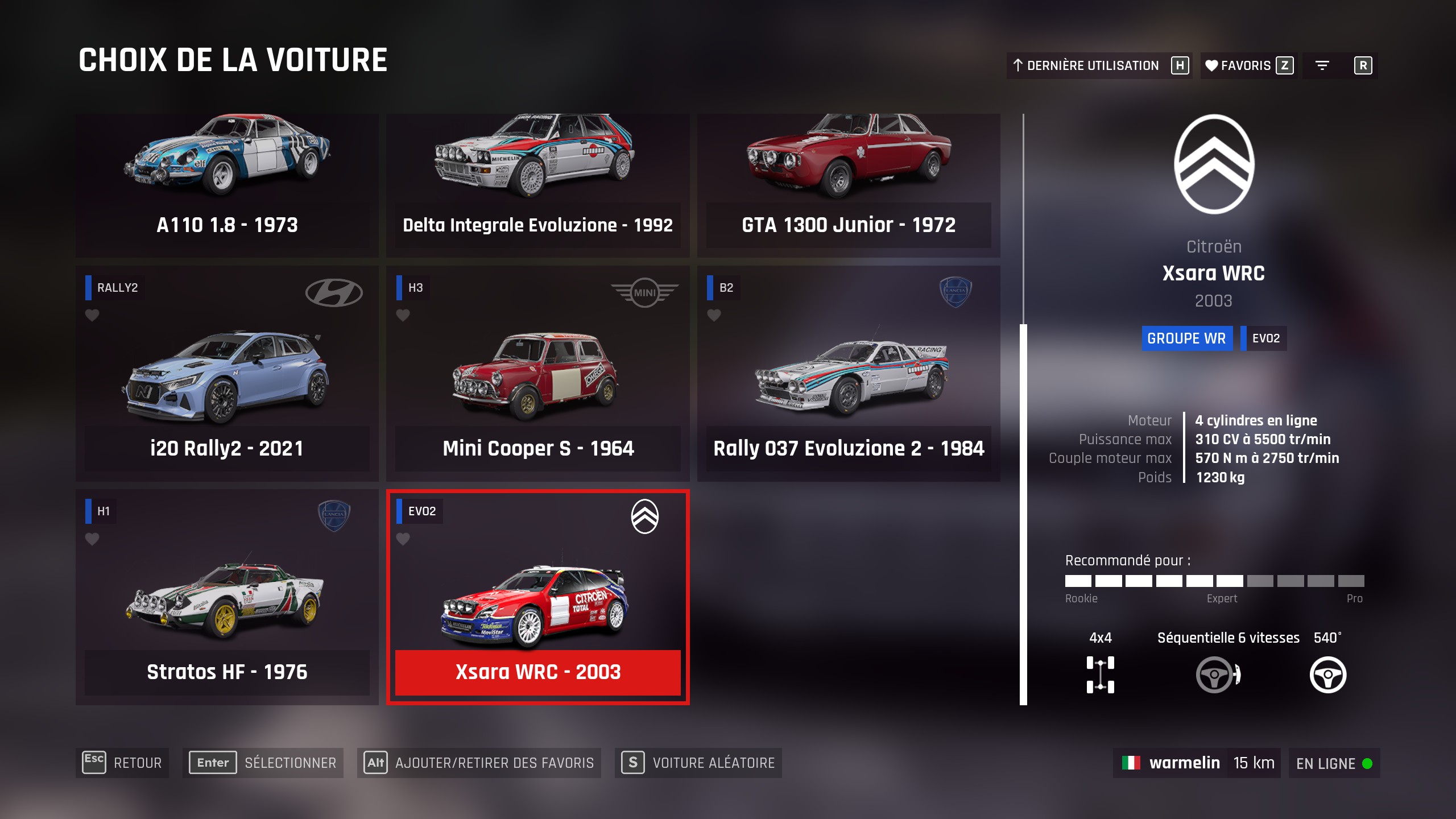Open the filter options icon
The image size is (1456, 819).
coord(1322,65)
